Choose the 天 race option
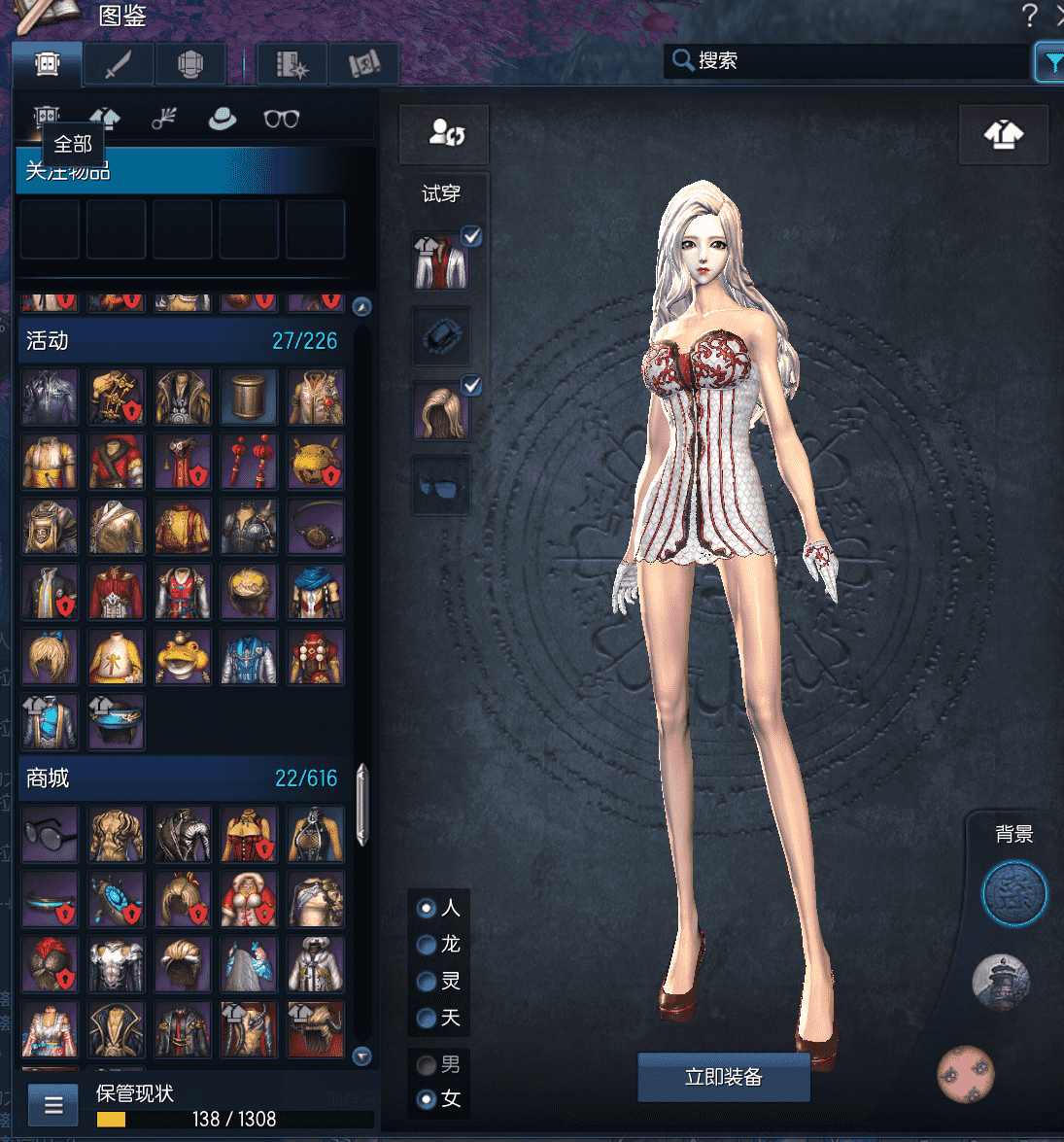Screen dimensions: 1064x1142 (427, 1019)
